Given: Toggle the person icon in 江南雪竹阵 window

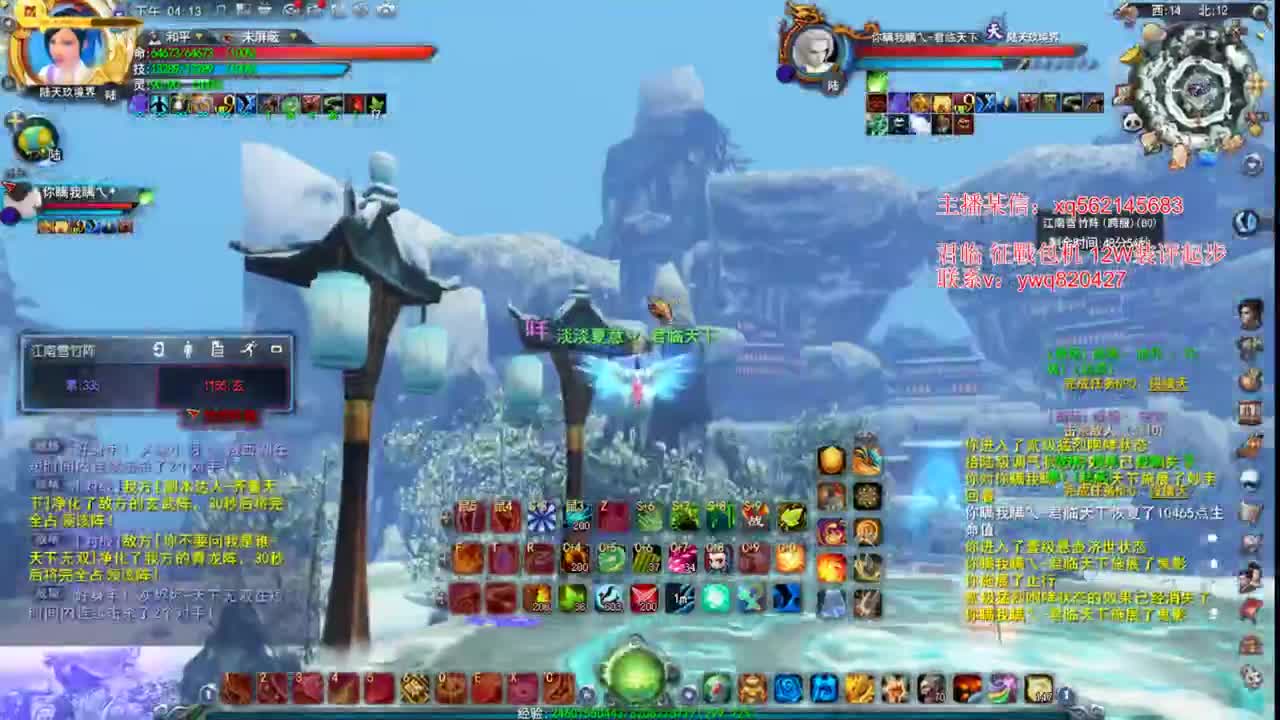Looking at the screenshot, I should tap(189, 350).
